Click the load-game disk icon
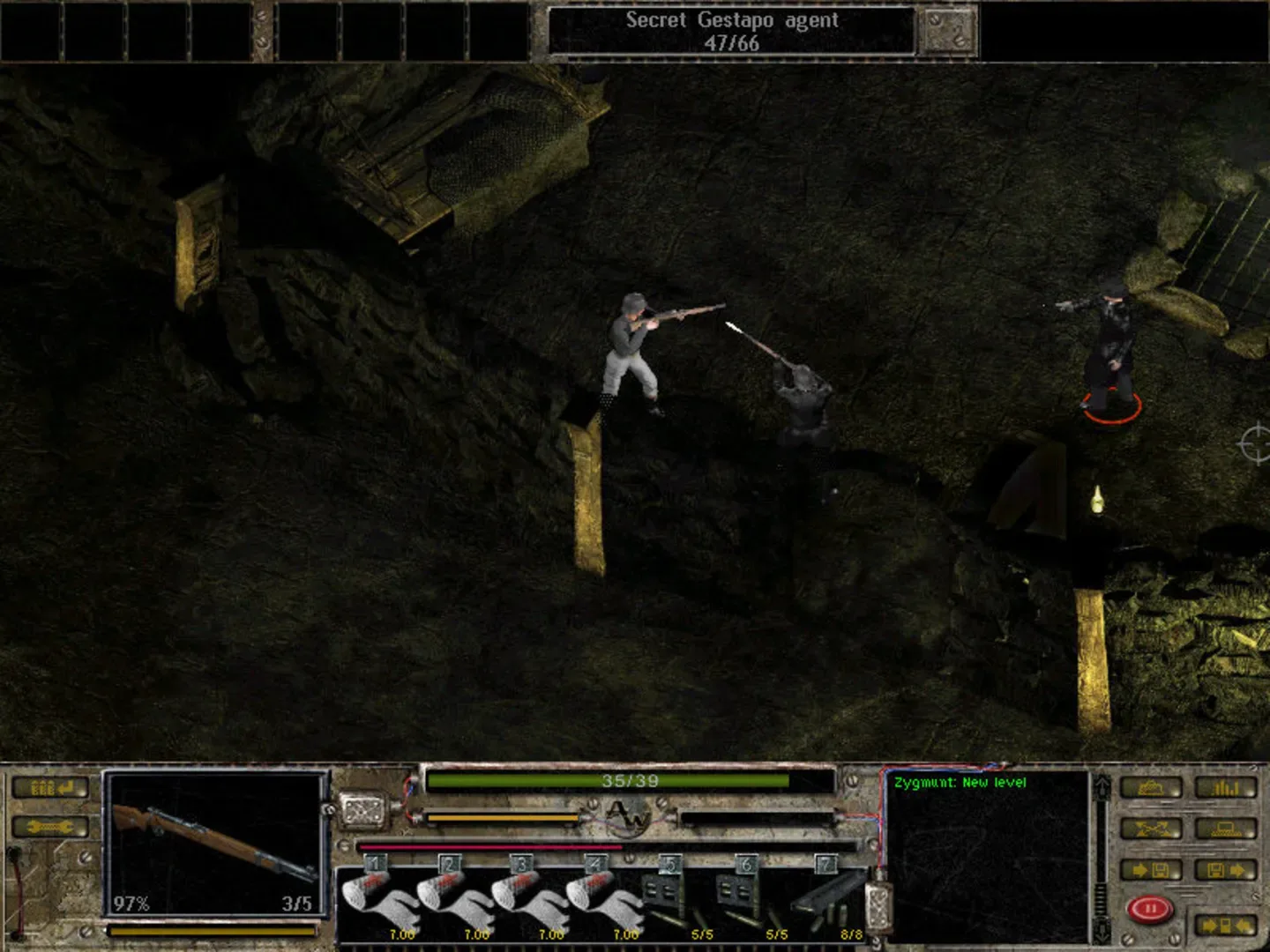 (1226, 869)
